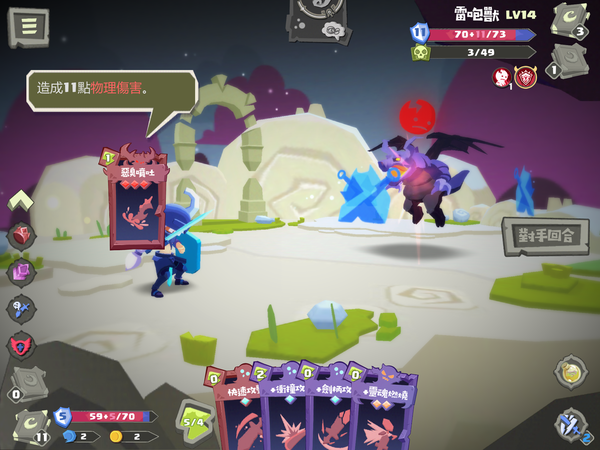Tap the red gem relic icon
The image size is (600, 450).
22,235
